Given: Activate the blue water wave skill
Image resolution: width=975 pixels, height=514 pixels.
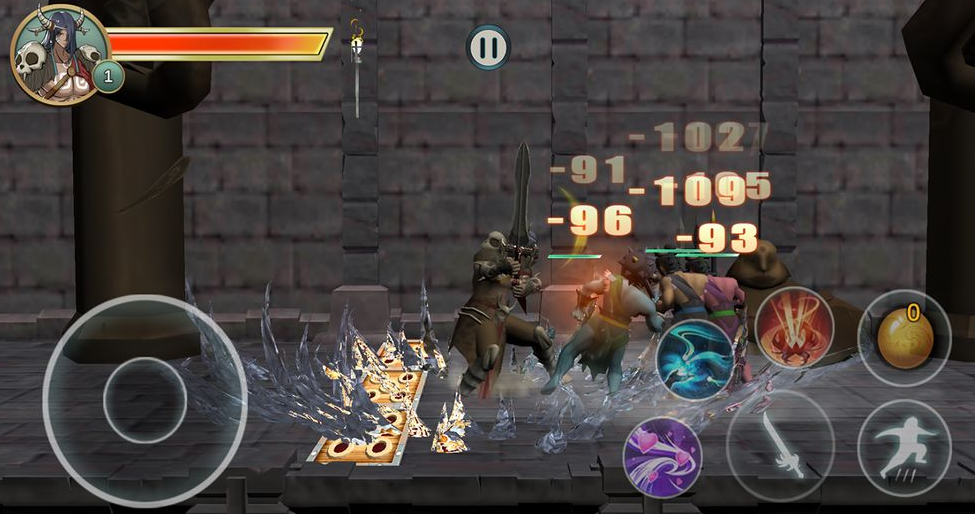Looking at the screenshot, I should 696,359.
